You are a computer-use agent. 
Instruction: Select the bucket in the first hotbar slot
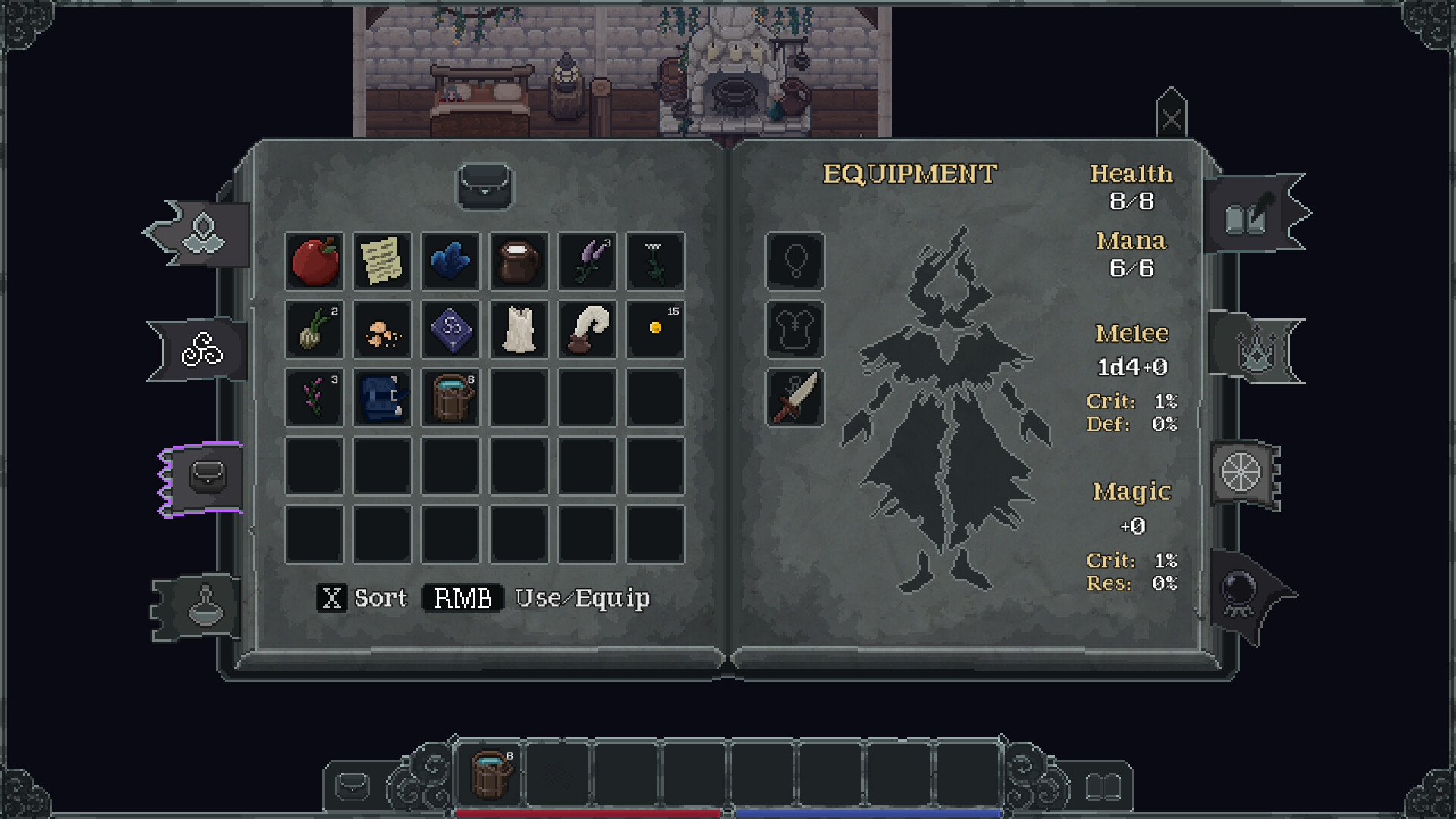(490, 775)
